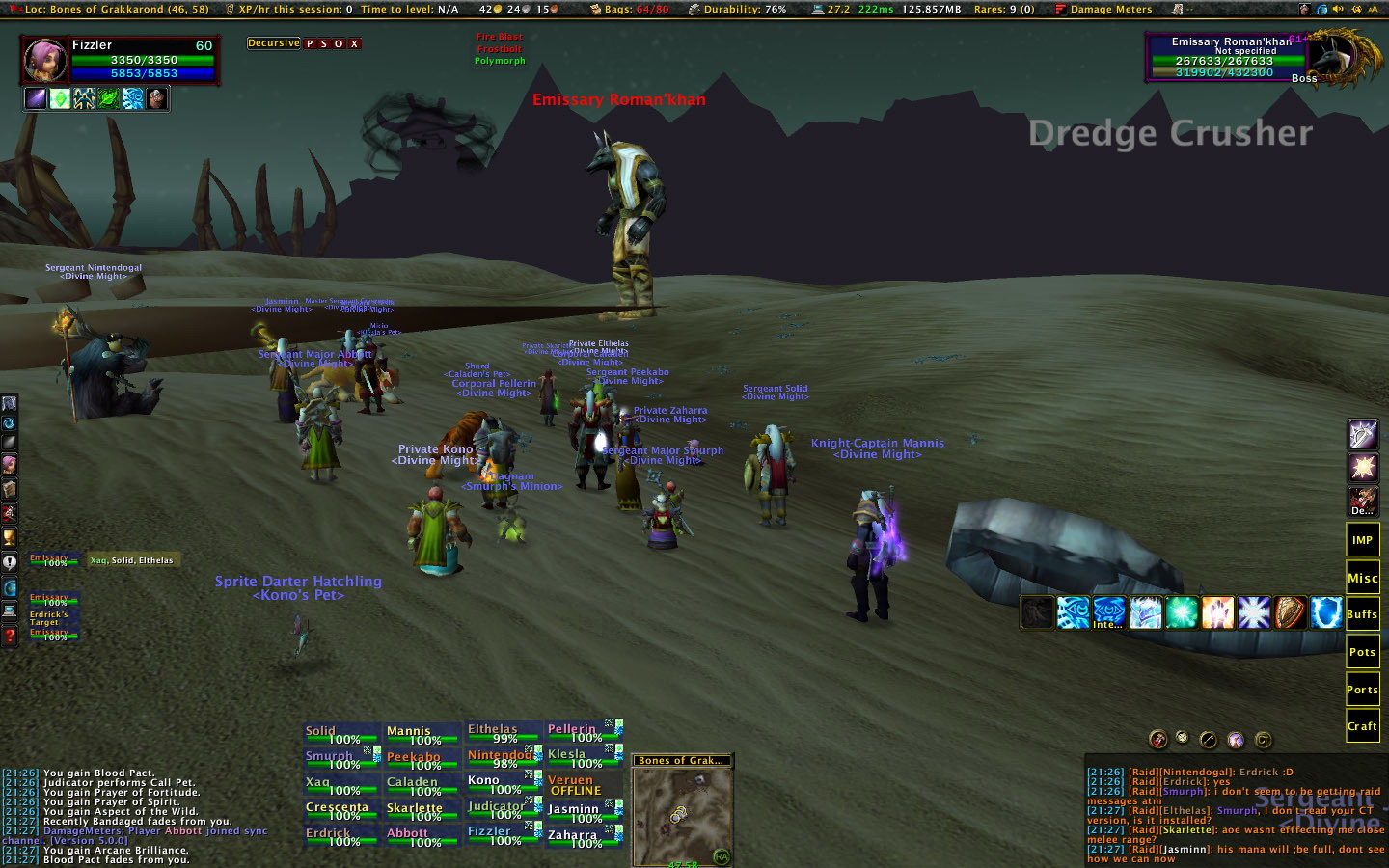
Task: Open the Craft menu
Action: pos(1362,726)
